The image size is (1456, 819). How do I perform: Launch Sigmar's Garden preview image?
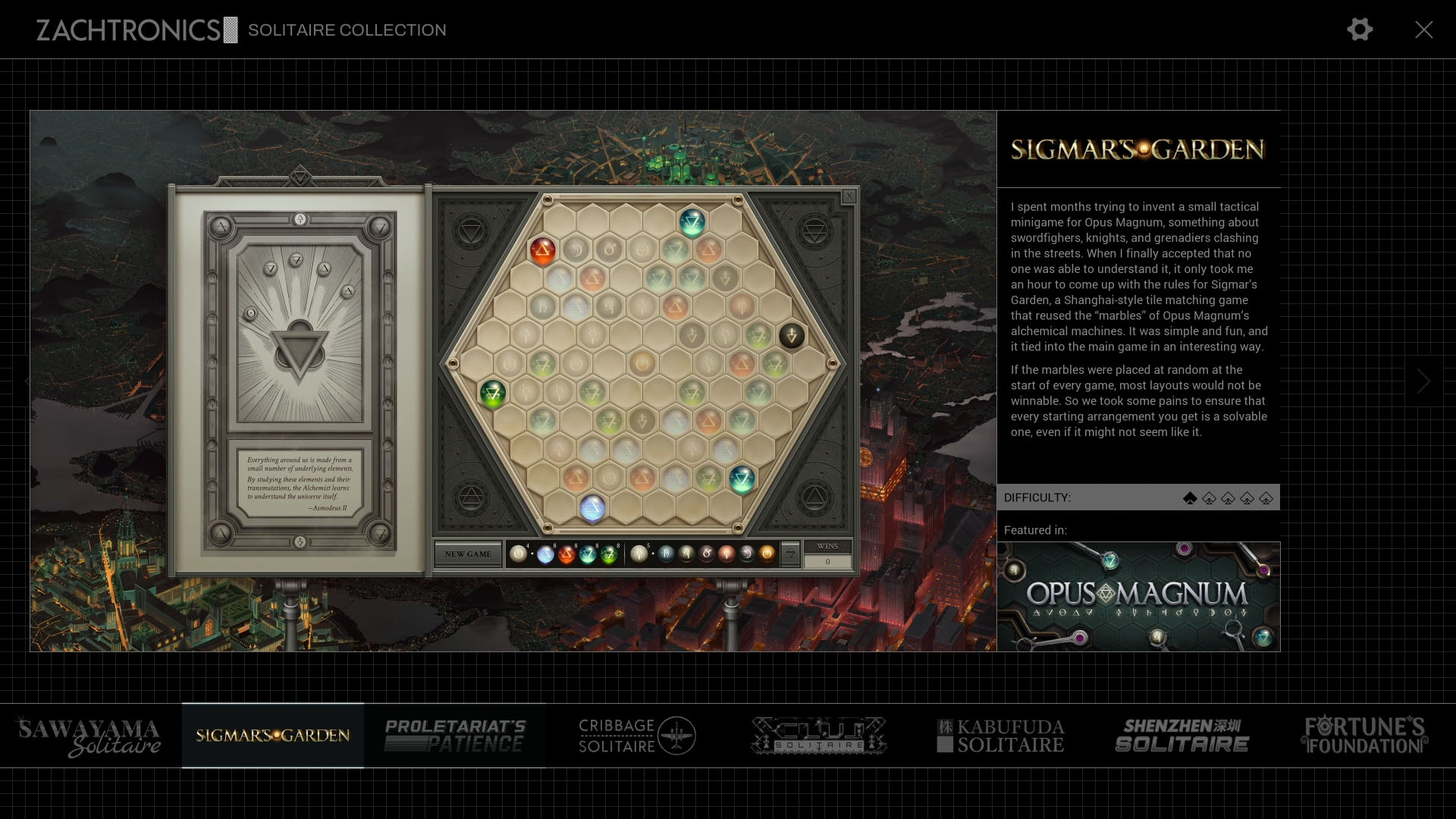513,381
